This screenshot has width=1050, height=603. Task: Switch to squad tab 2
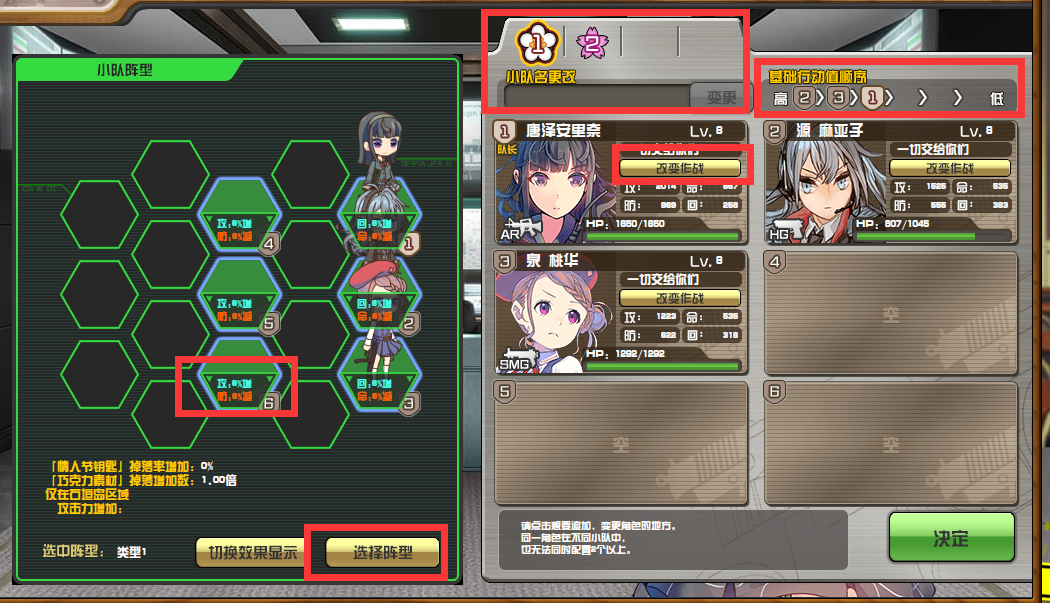tap(591, 42)
